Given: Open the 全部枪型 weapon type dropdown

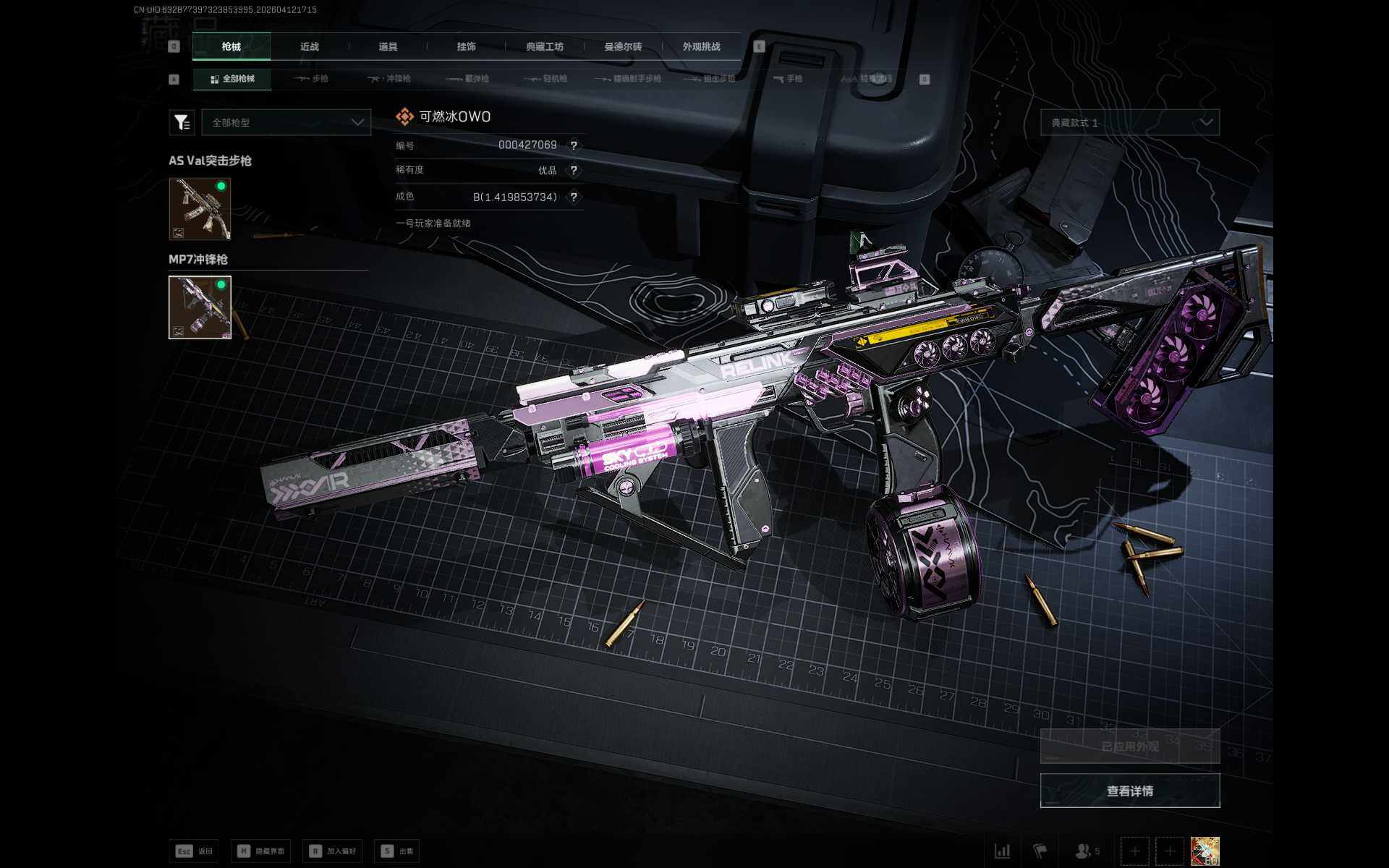Looking at the screenshot, I should pos(286,122).
